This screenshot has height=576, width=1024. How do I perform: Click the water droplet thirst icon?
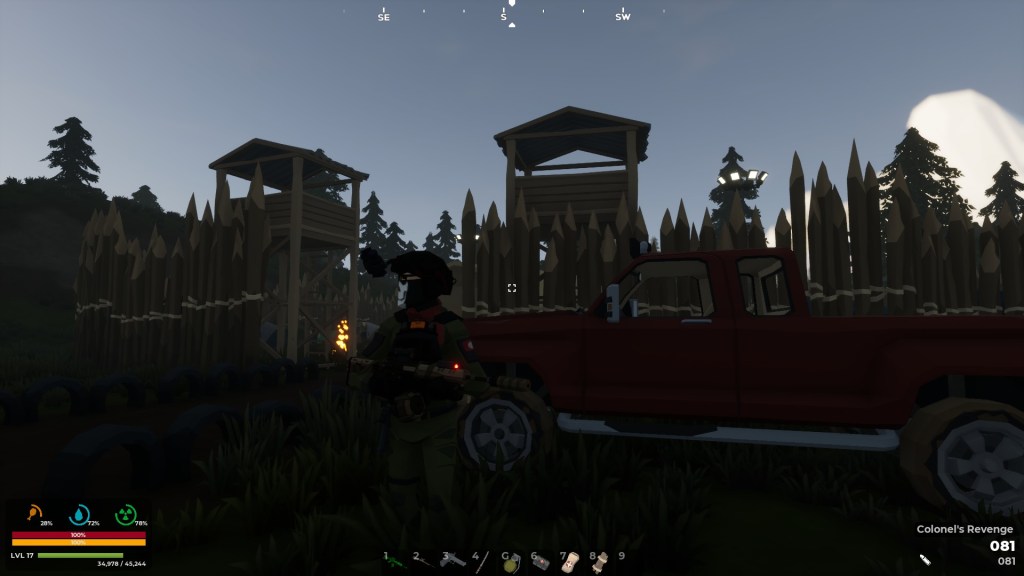coord(79,514)
